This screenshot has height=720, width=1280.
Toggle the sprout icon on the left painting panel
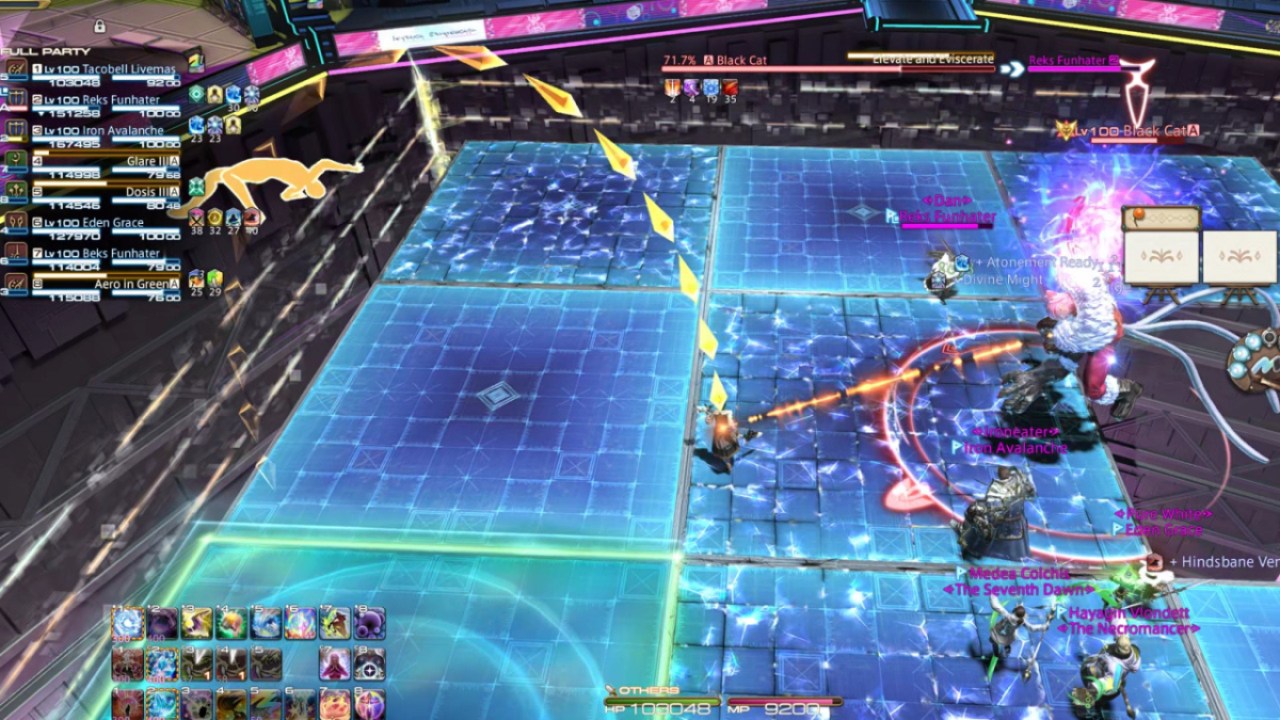(x=1161, y=255)
